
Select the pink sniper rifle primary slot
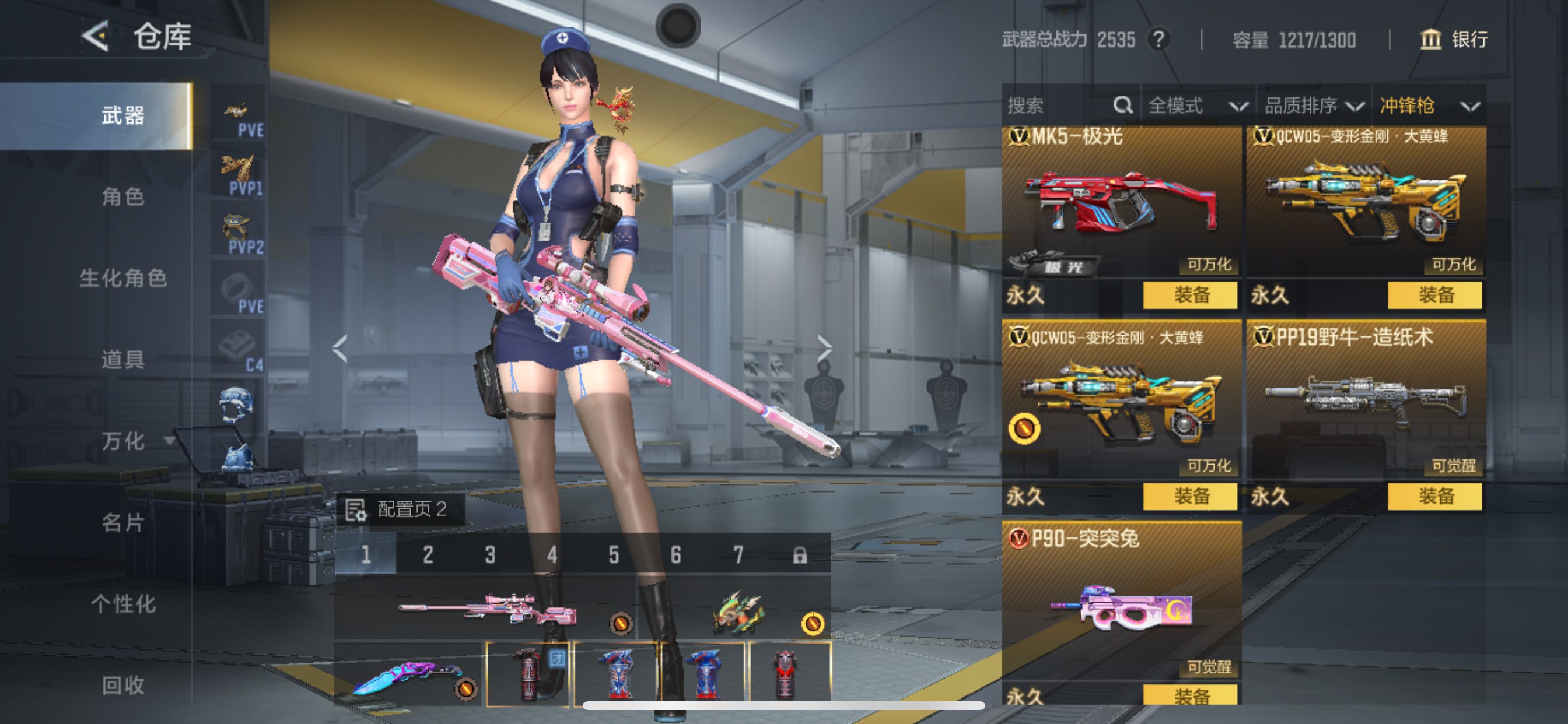coord(487,609)
